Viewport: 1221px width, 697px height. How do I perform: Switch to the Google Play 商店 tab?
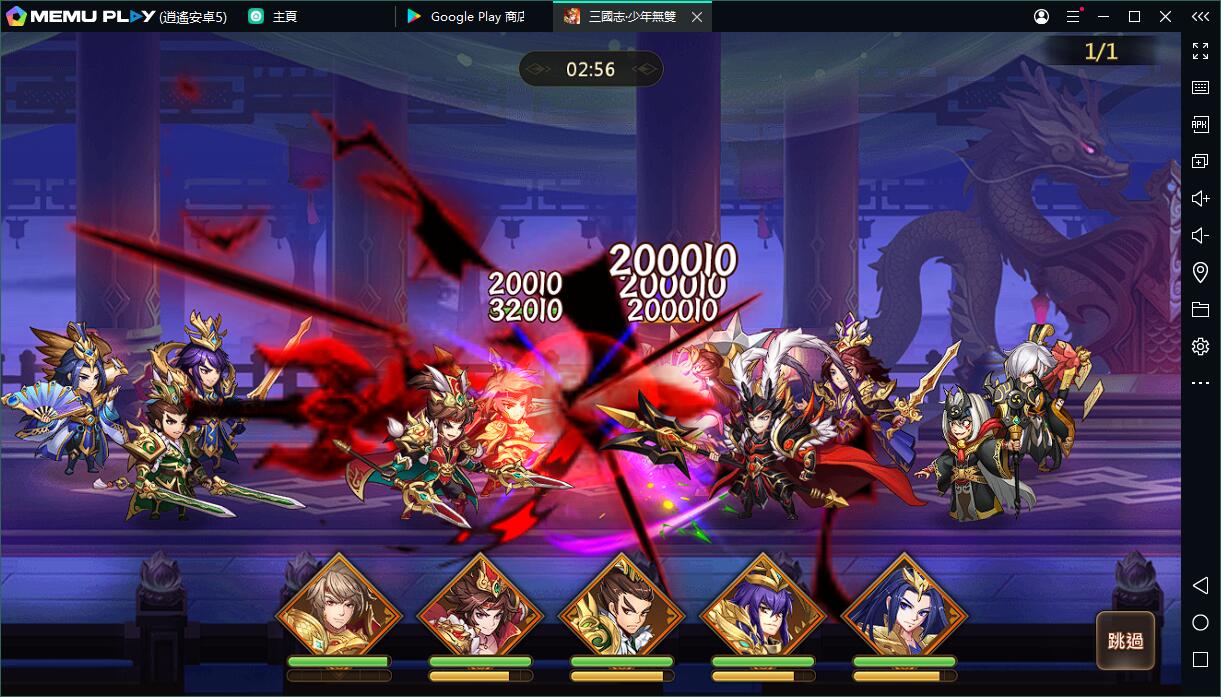pos(475,16)
